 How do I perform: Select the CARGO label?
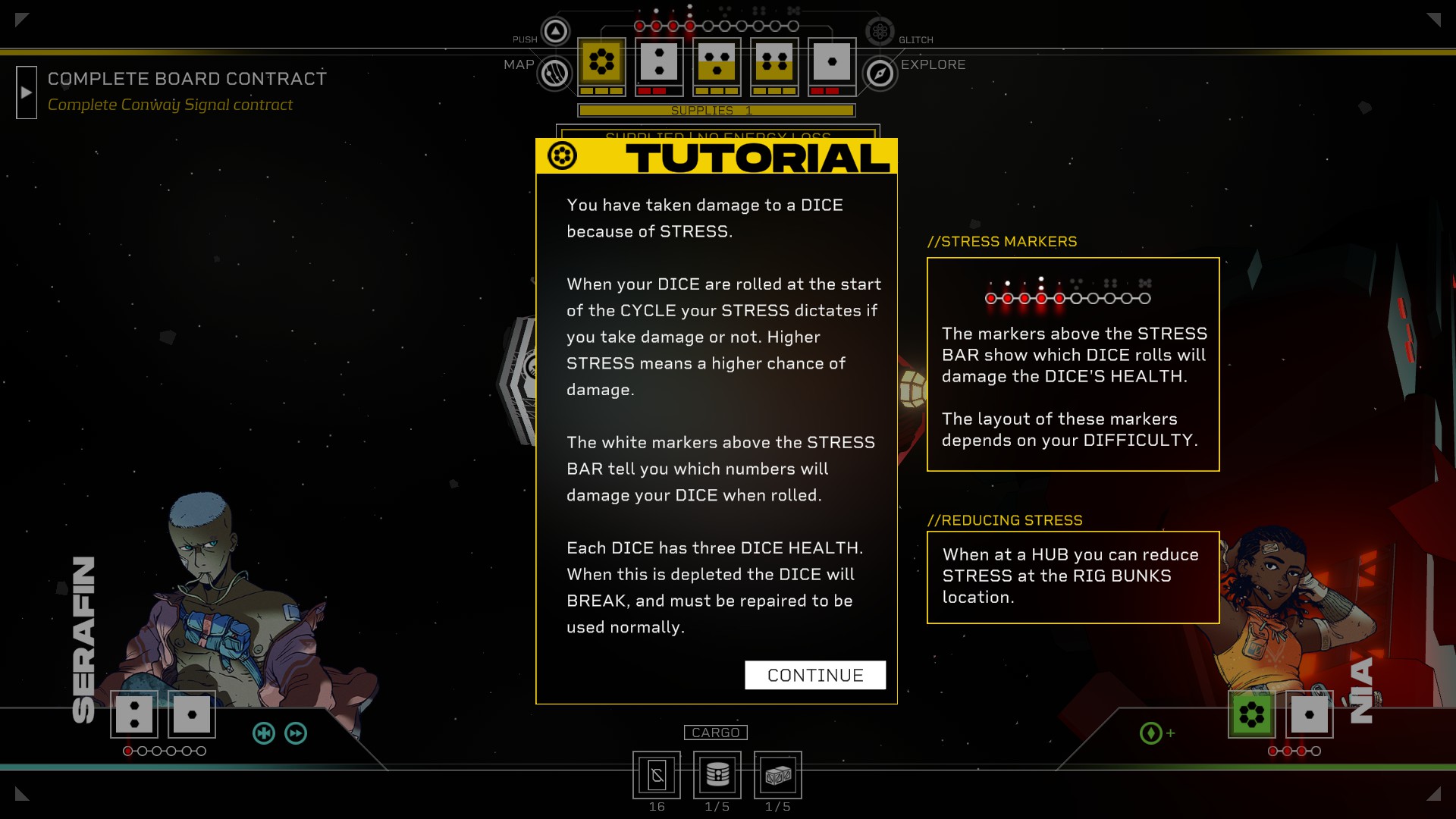coord(715,733)
